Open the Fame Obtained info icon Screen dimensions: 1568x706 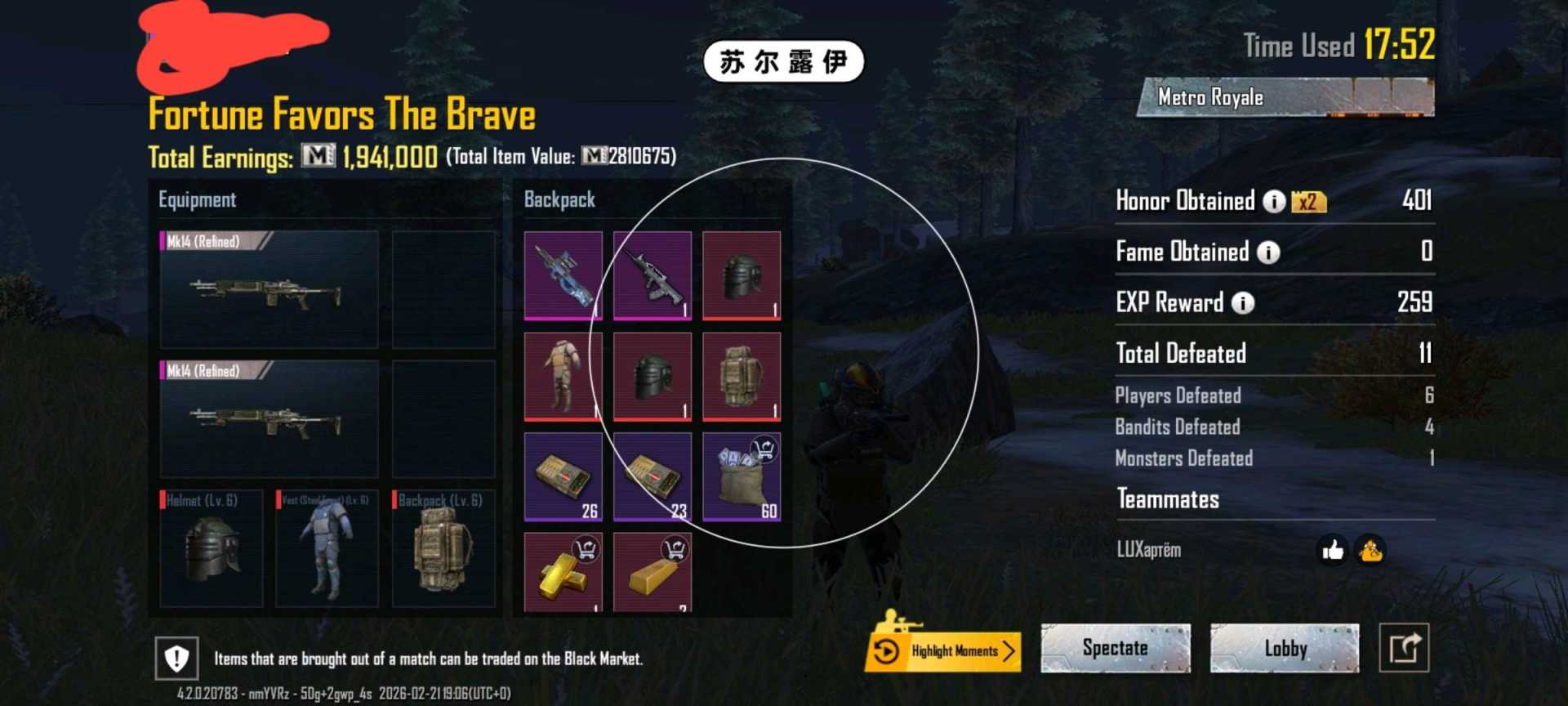tap(1267, 252)
